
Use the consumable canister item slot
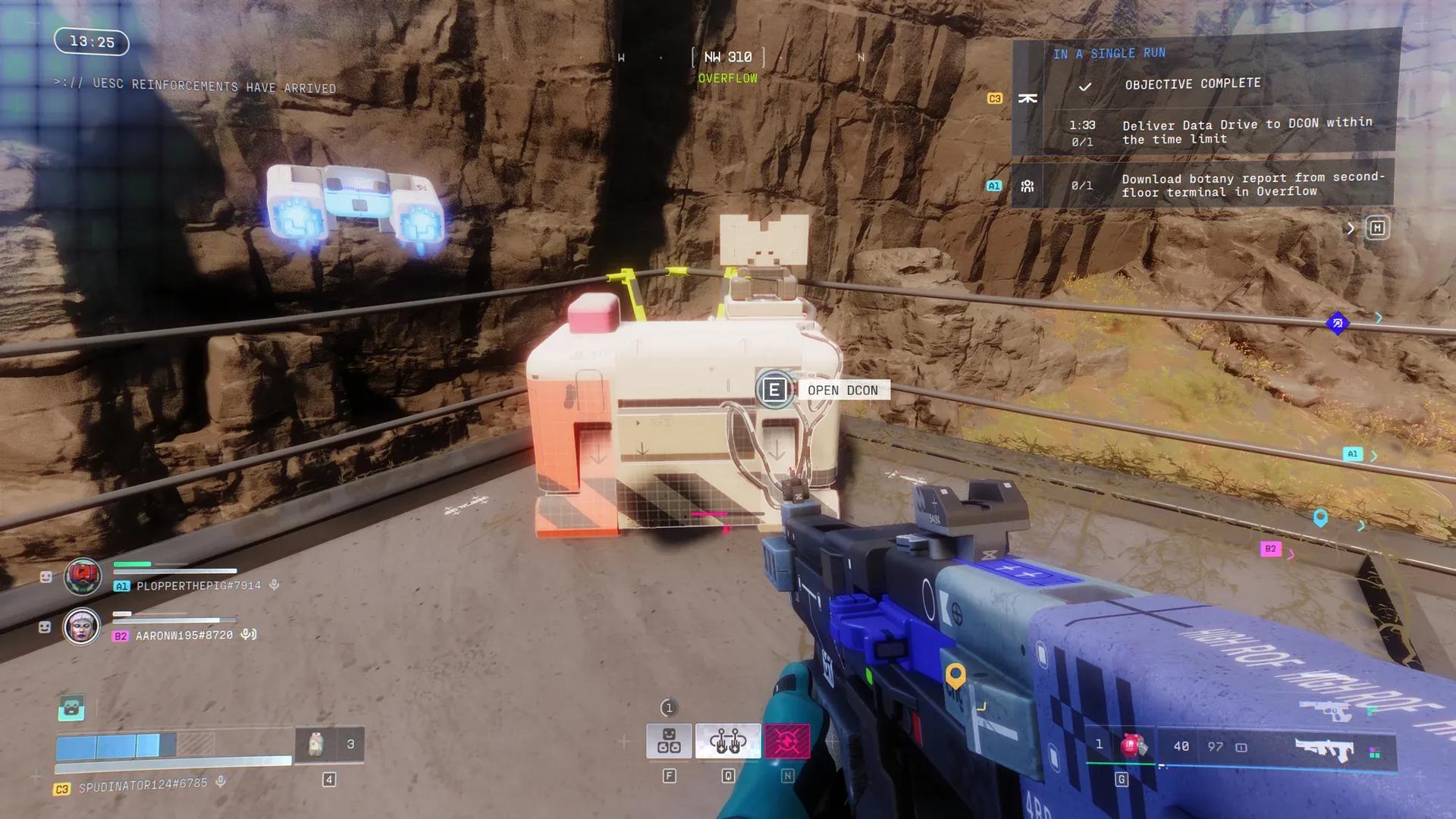(x=315, y=745)
